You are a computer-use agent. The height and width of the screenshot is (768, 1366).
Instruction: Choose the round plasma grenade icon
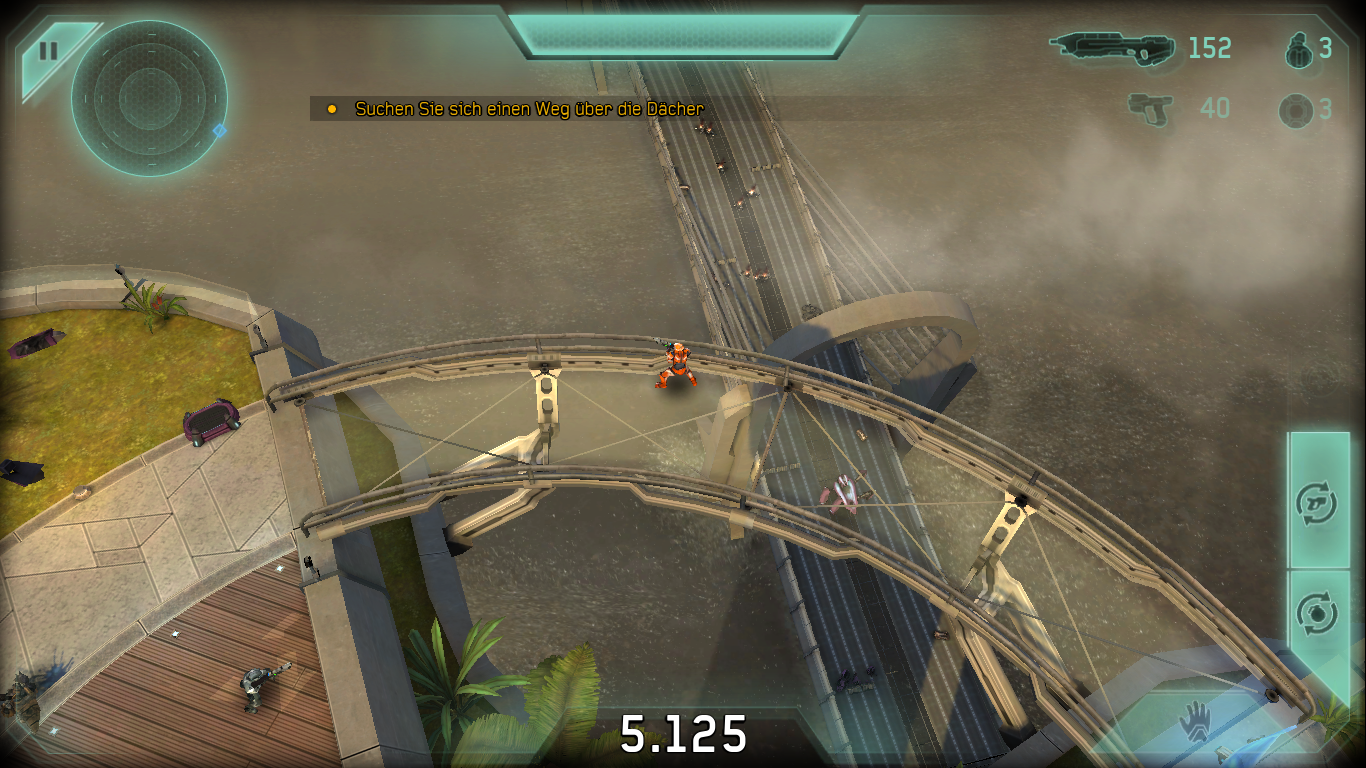click(1296, 110)
